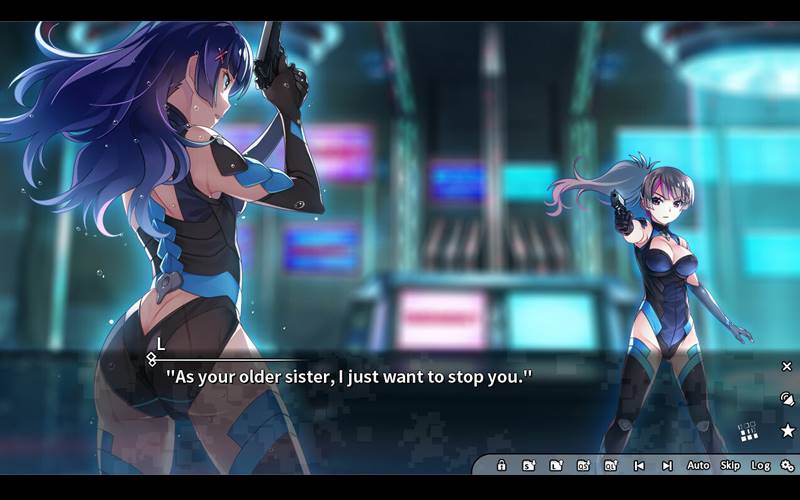Replay the voice line using the speaker icon
800x500 pixels.
click(x=787, y=398)
